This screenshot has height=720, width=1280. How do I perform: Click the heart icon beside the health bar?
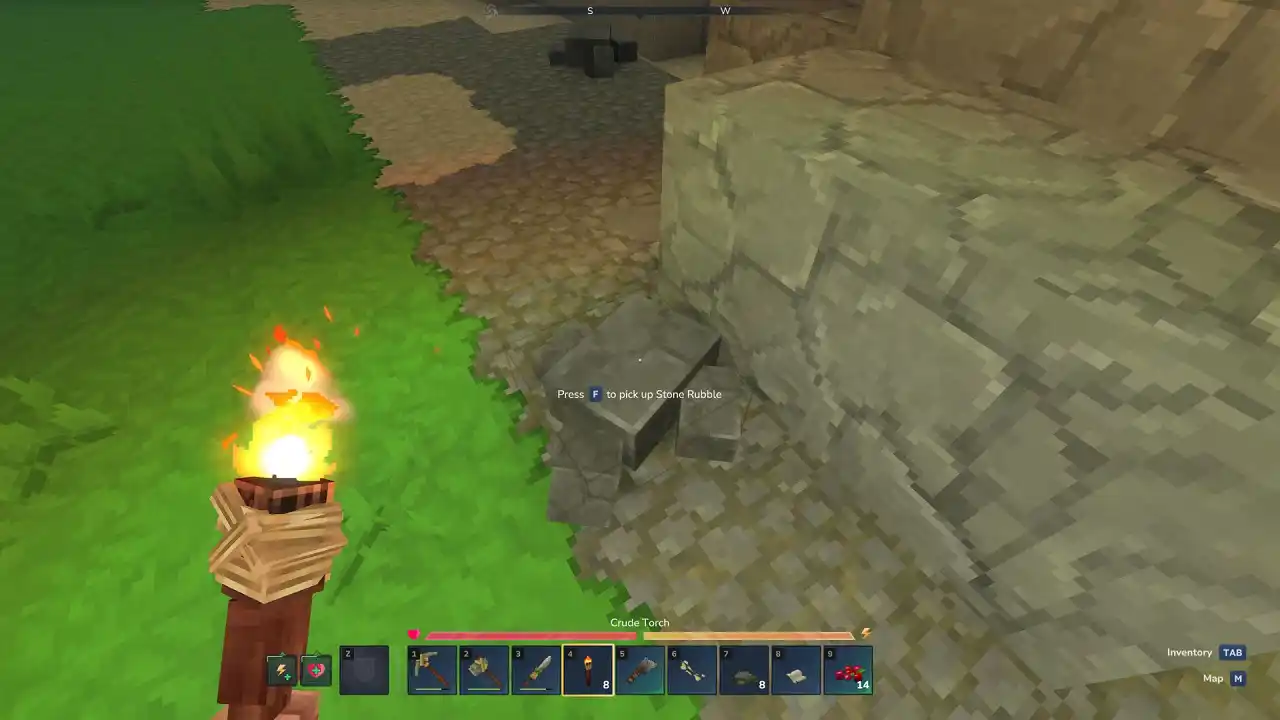click(x=414, y=633)
